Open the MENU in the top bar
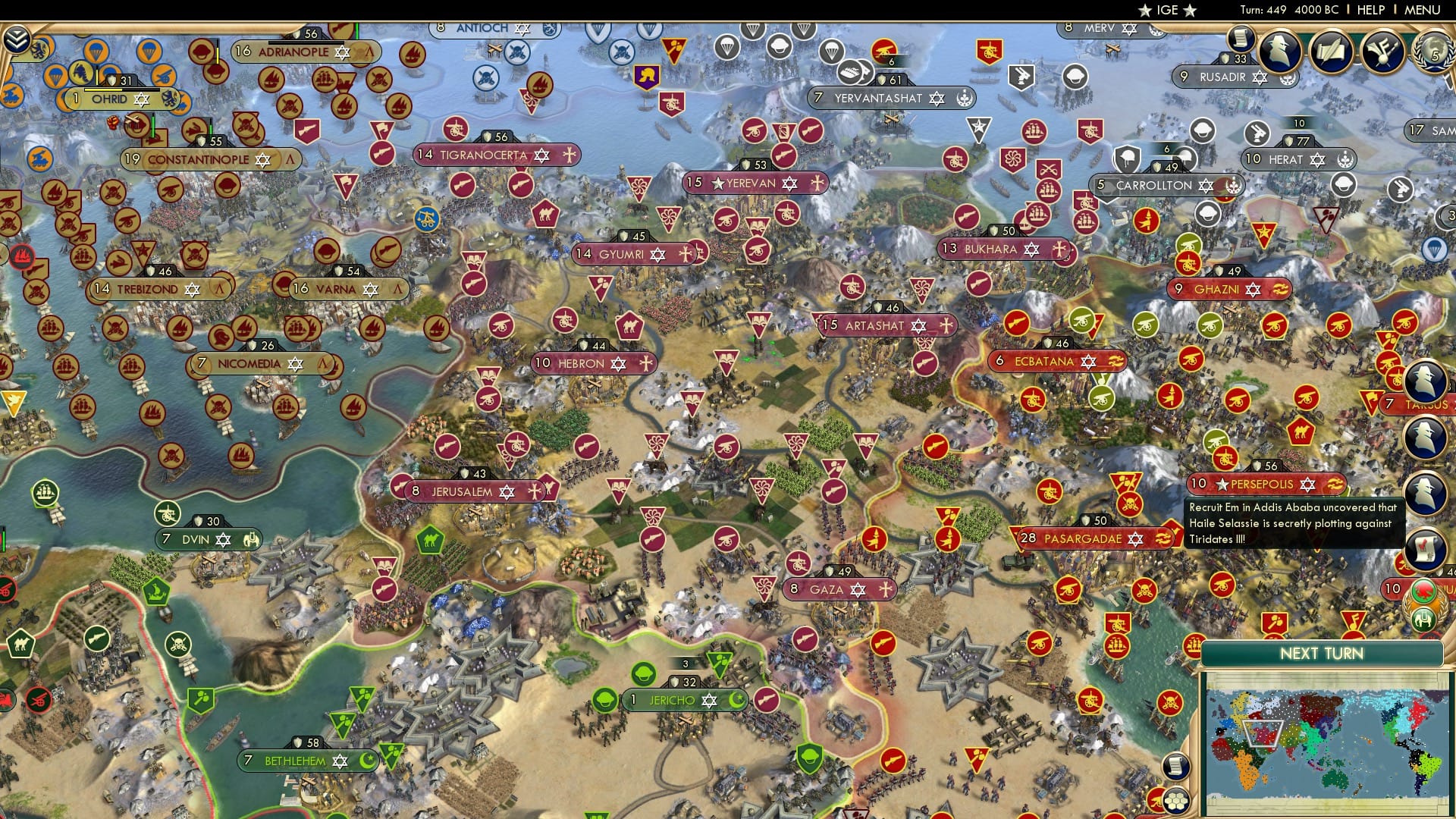 1424,10
